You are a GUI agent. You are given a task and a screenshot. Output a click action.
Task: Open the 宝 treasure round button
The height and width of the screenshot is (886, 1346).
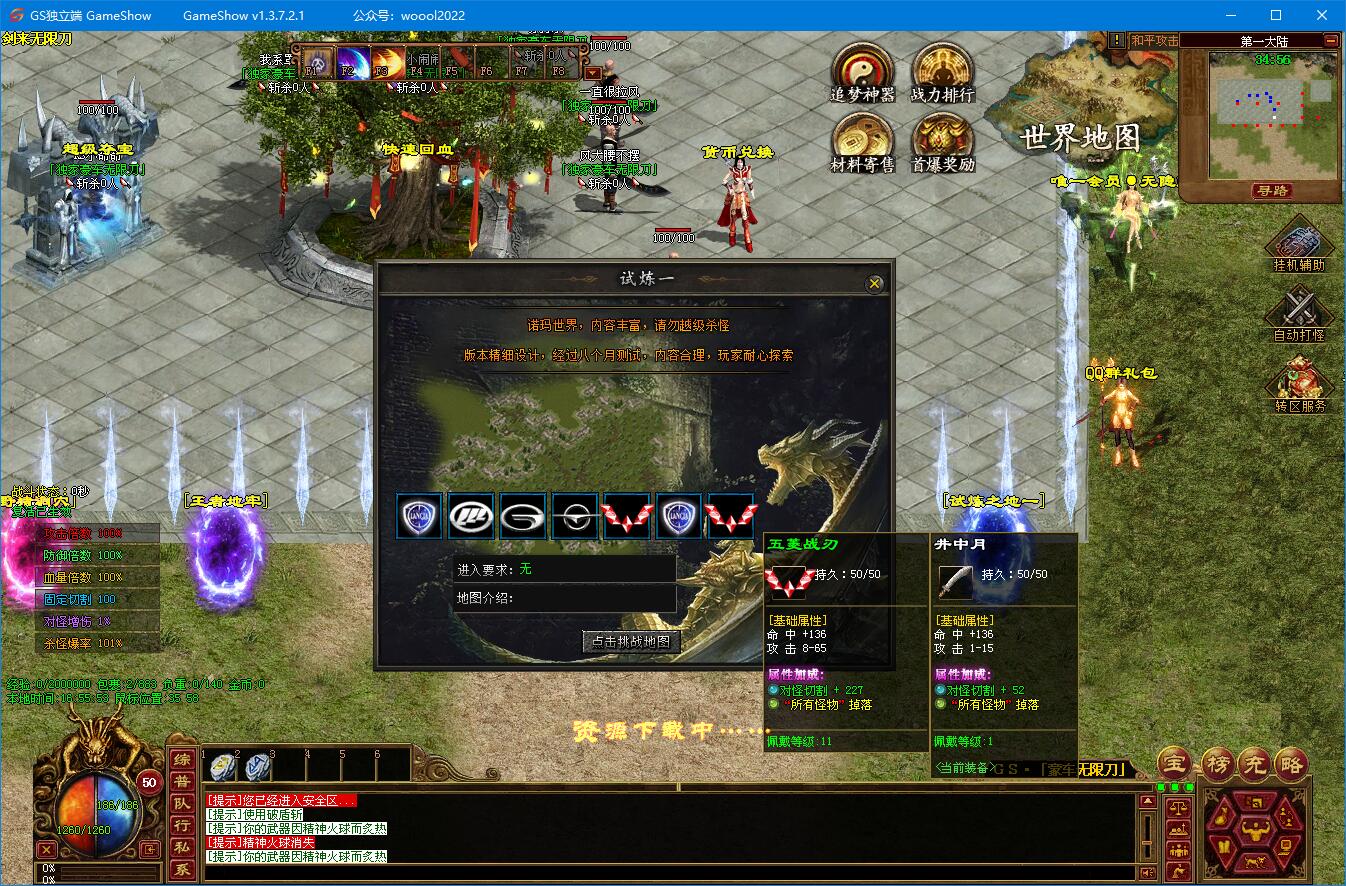1176,764
